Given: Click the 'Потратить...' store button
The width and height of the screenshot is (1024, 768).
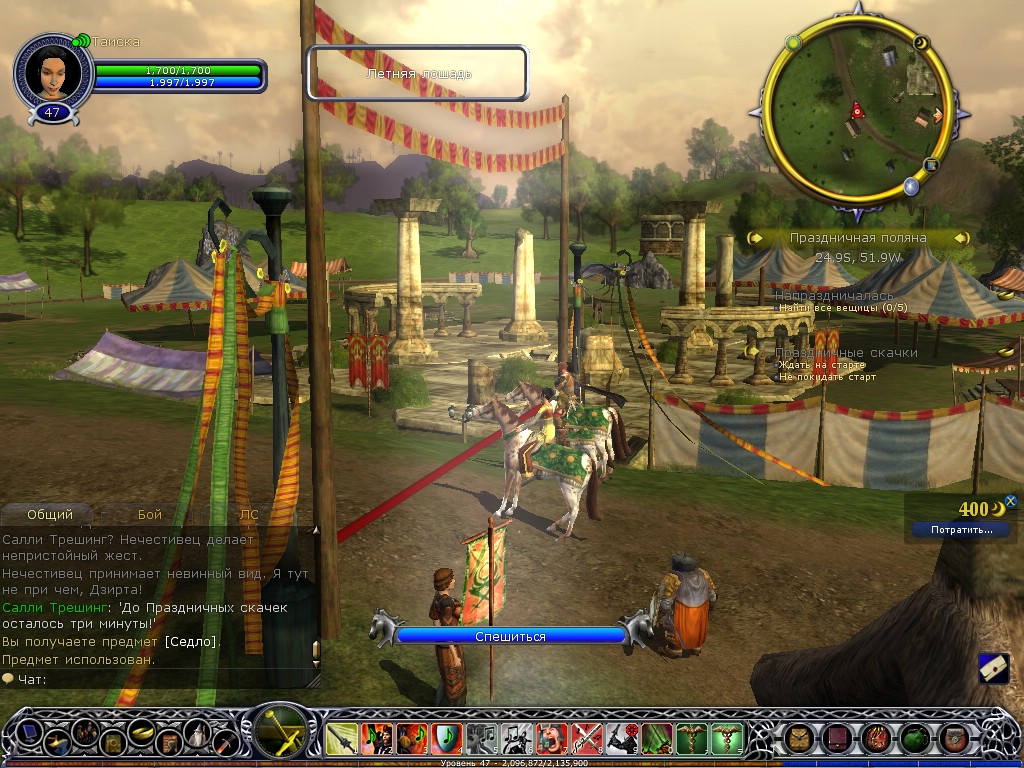Looking at the screenshot, I should coord(961,530).
